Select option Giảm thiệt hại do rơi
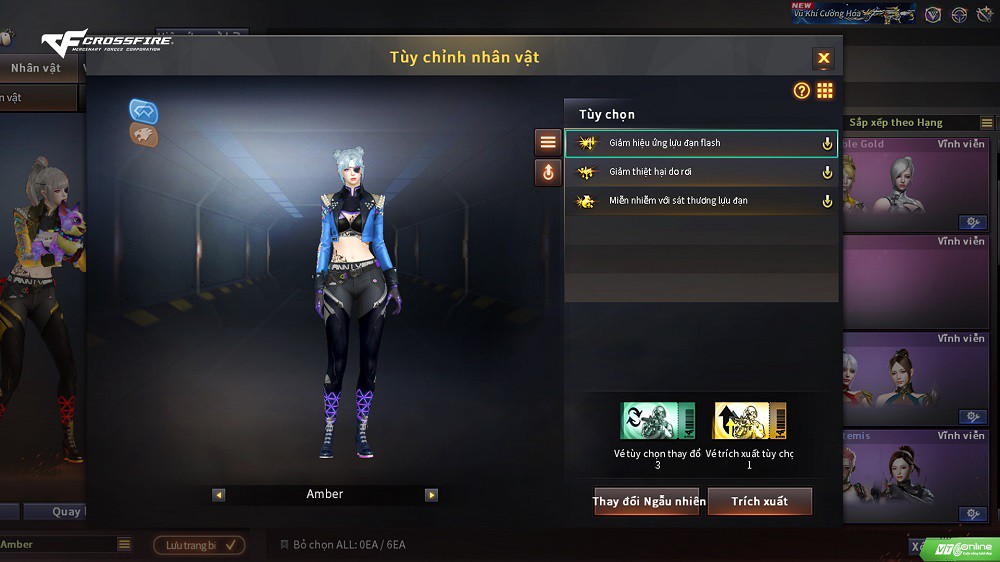This screenshot has height=562, width=1000. coord(700,172)
